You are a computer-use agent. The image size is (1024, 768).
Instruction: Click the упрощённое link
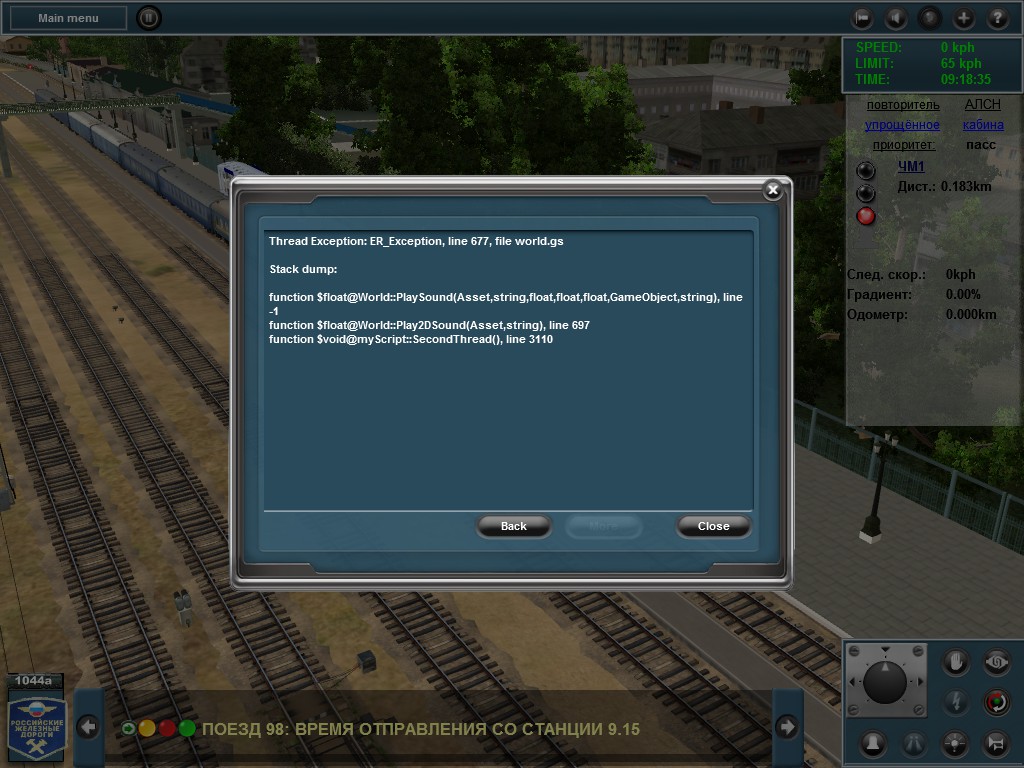coord(902,125)
